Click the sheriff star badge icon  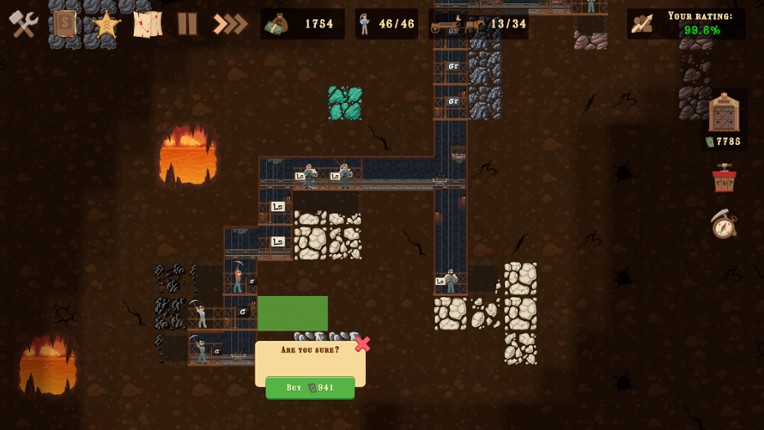[x=106, y=24]
